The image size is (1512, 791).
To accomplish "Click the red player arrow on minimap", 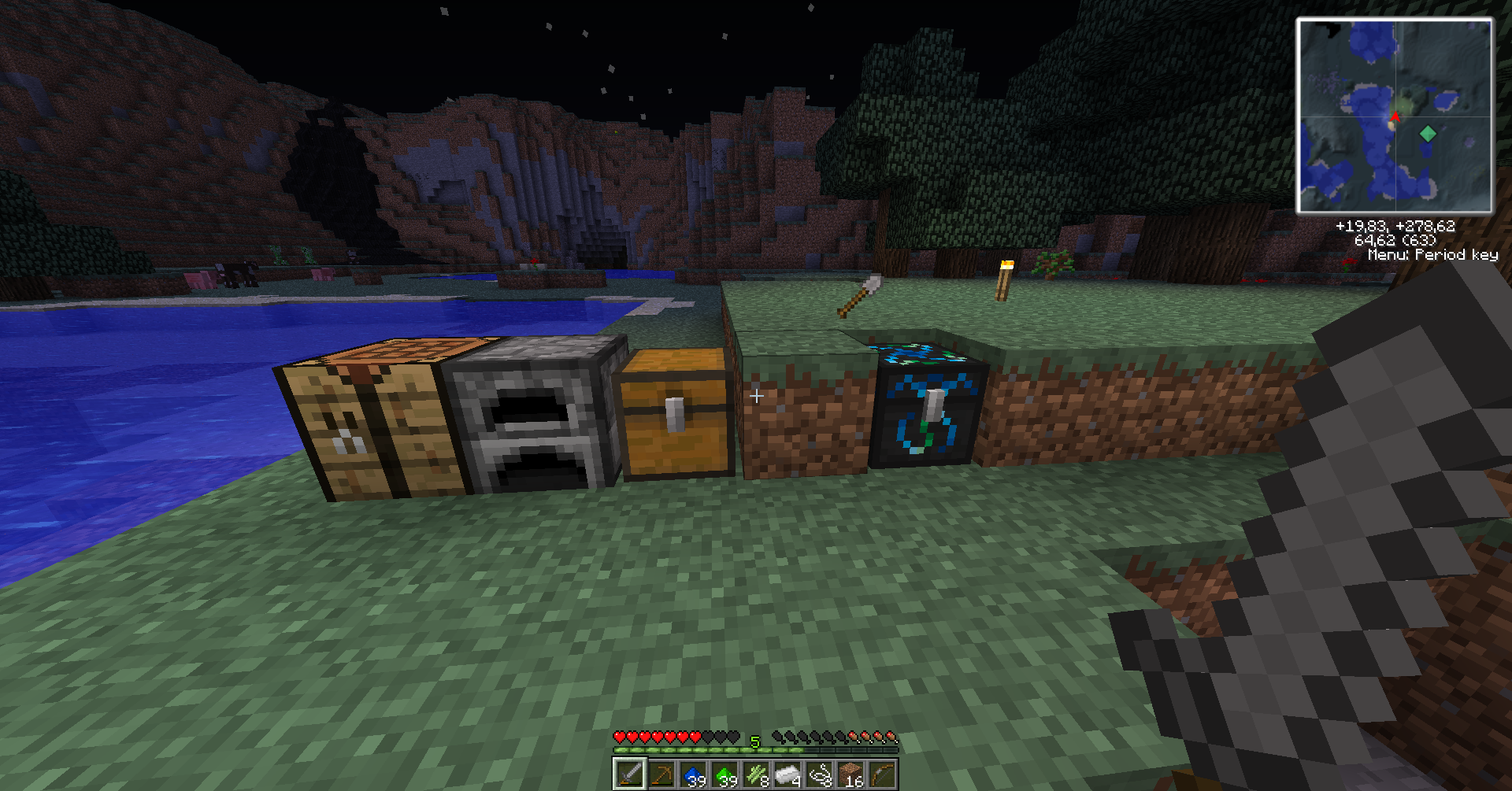I will click(1394, 118).
